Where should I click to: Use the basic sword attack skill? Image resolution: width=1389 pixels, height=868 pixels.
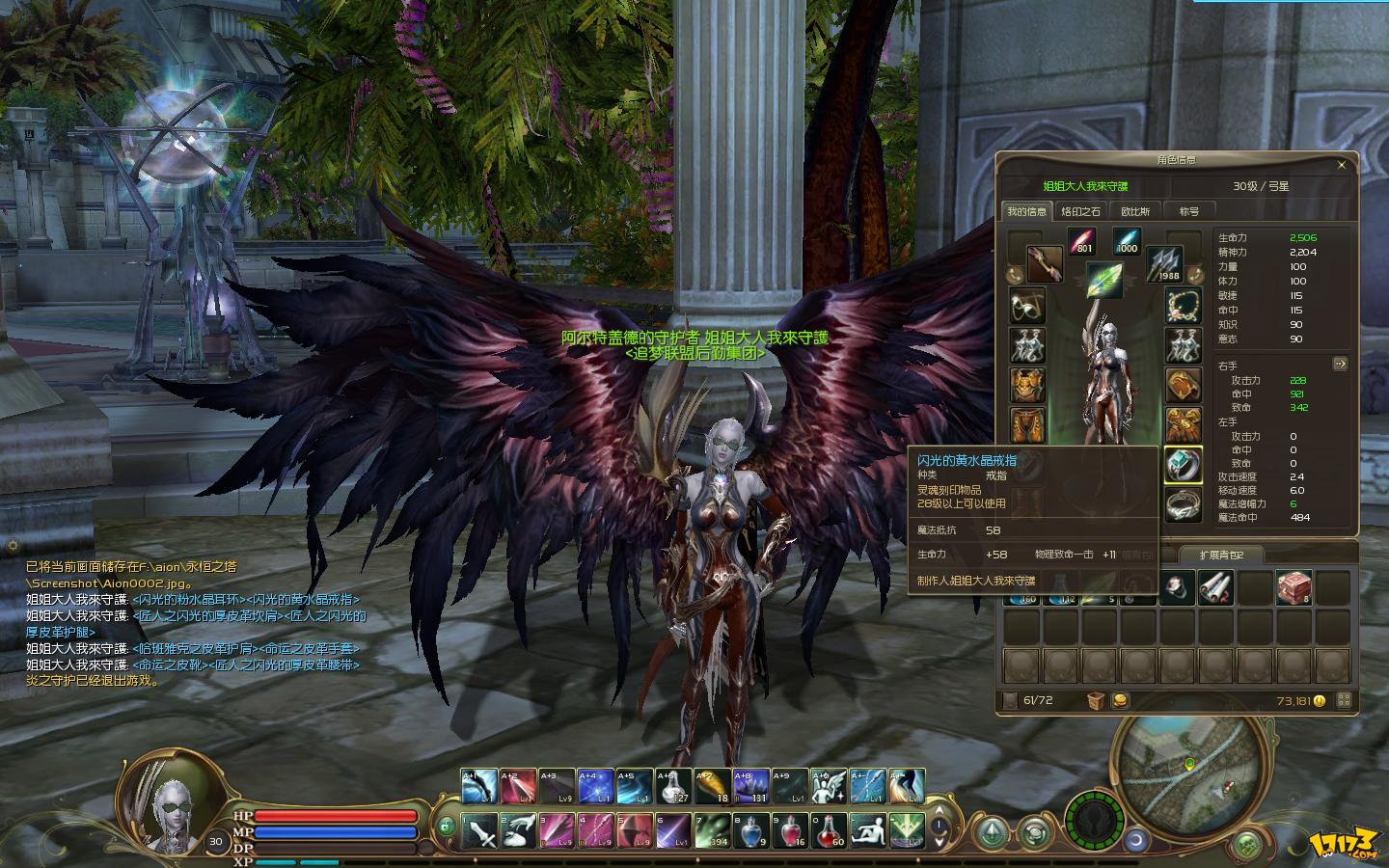(479, 829)
